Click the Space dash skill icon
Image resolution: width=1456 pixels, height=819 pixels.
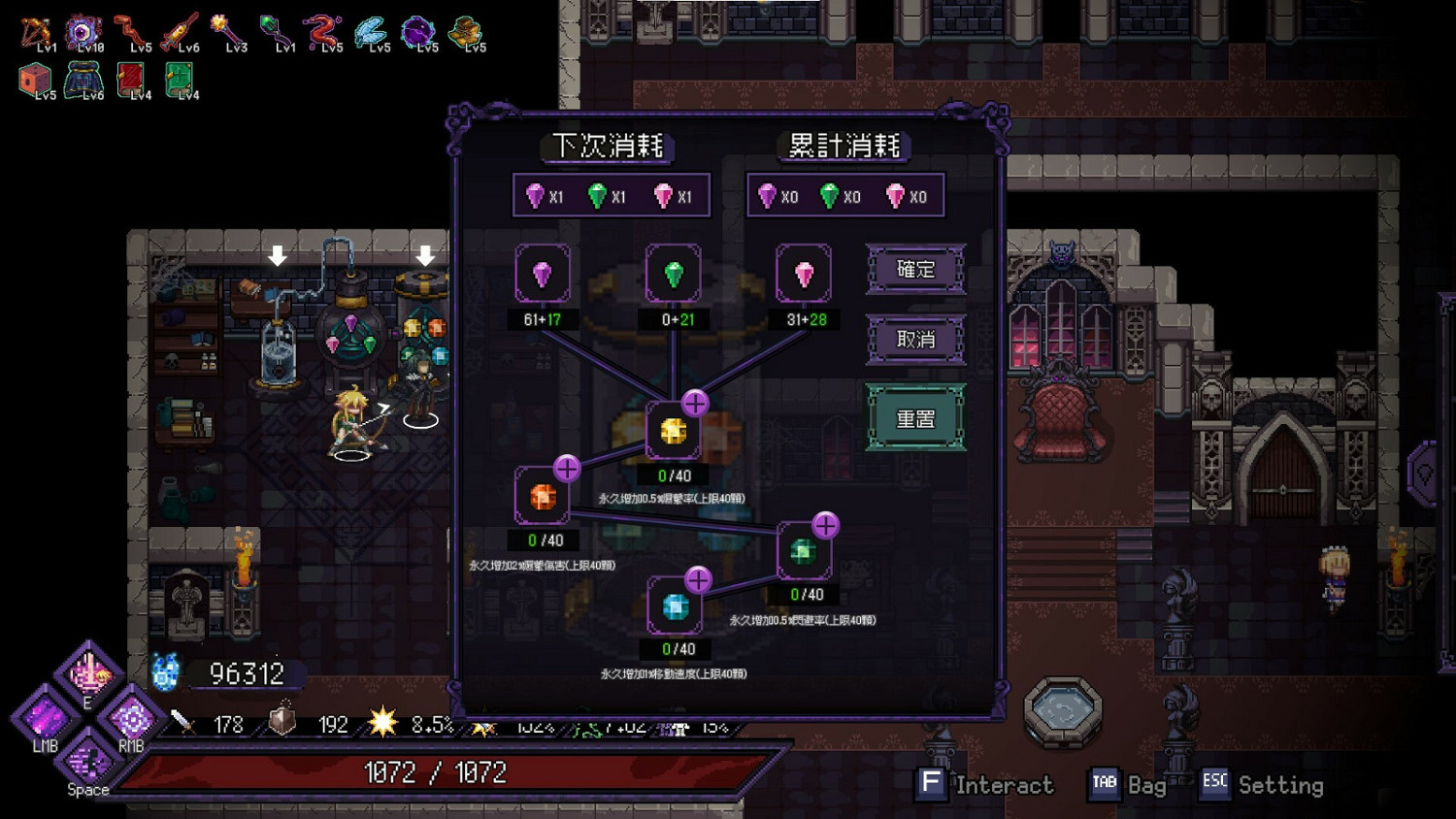[x=87, y=760]
